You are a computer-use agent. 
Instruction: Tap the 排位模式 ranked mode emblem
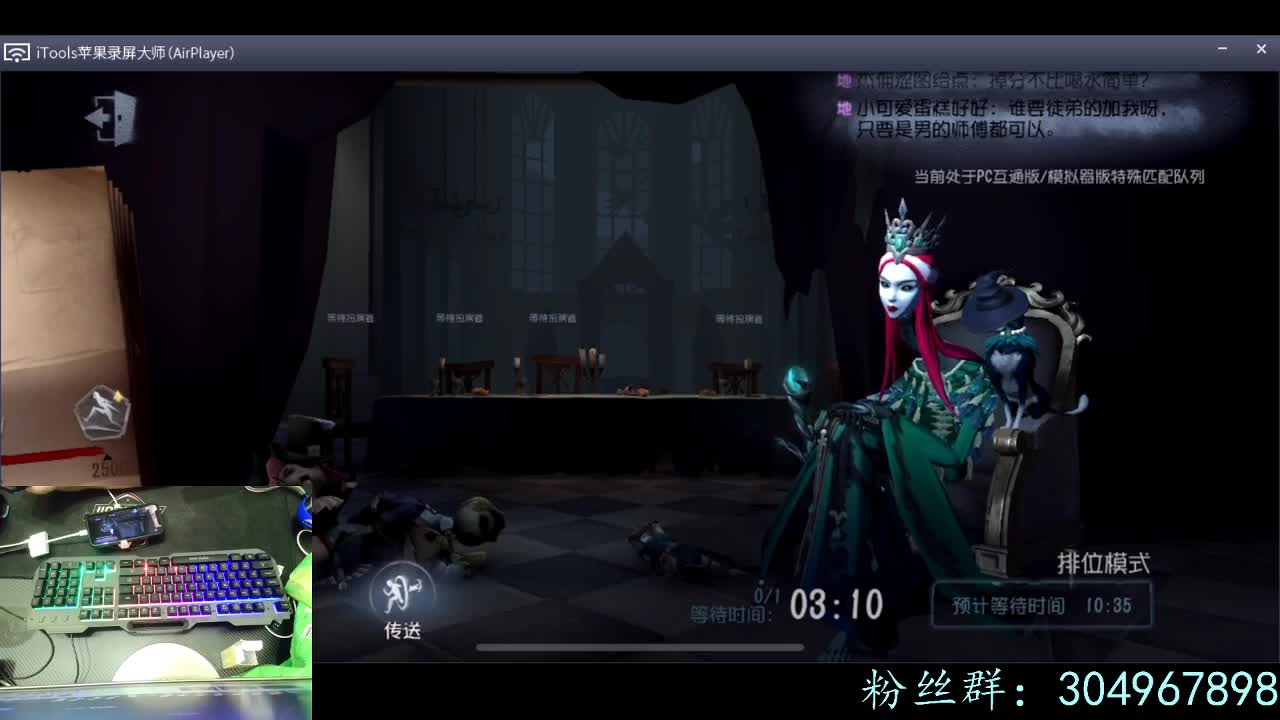pyautogui.click(x=1102, y=563)
